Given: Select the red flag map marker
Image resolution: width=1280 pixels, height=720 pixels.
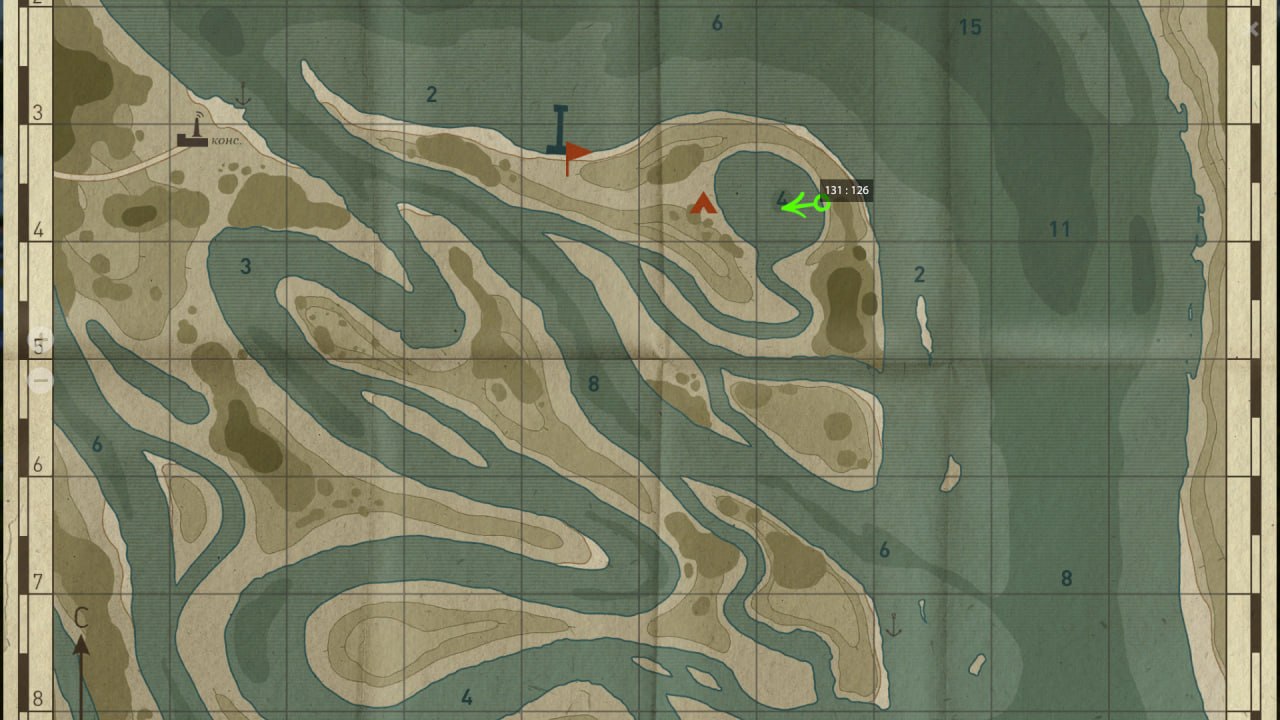Looking at the screenshot, I should point(577,153).
